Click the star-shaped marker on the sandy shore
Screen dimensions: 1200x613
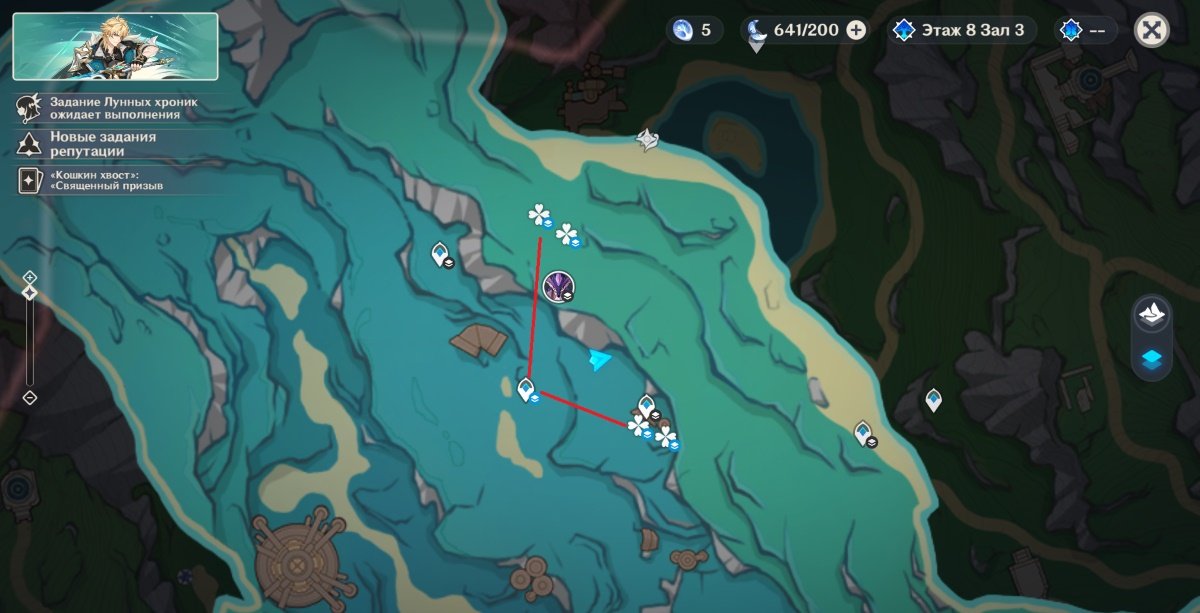tap(649, 141)
